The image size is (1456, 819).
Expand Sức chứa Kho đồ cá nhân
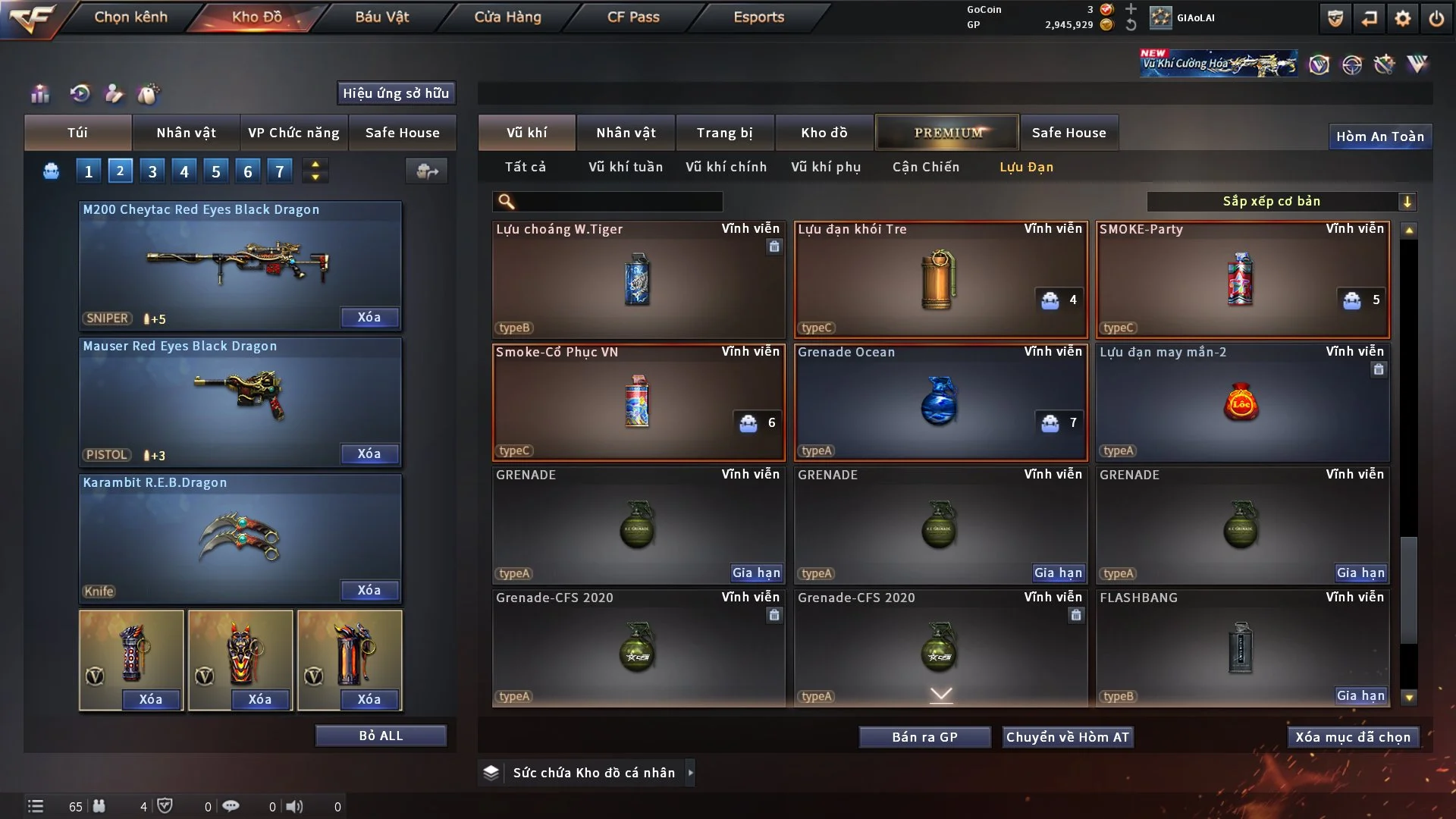tap(690, 773)
